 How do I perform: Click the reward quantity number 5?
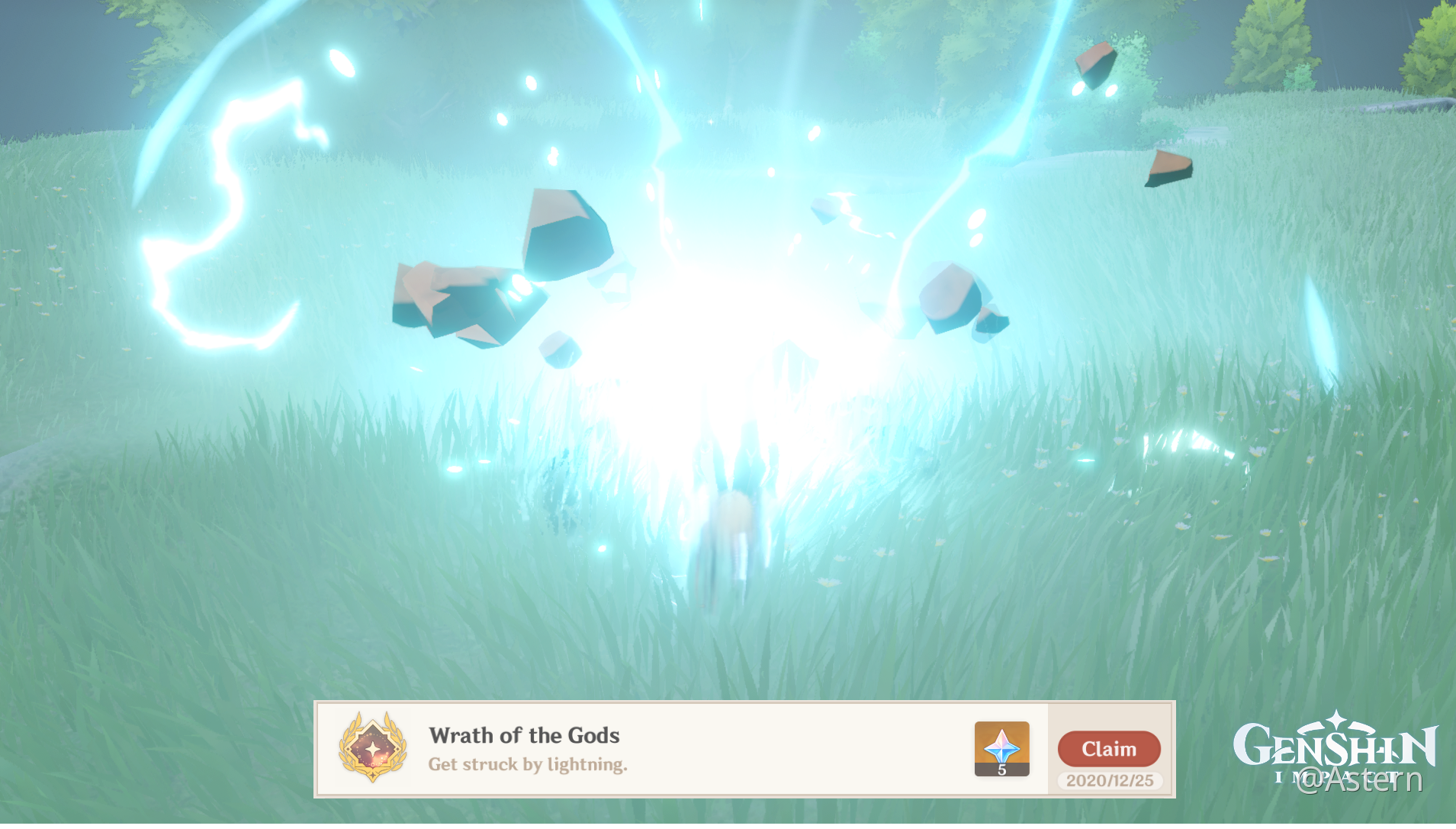coord(1001,770)
